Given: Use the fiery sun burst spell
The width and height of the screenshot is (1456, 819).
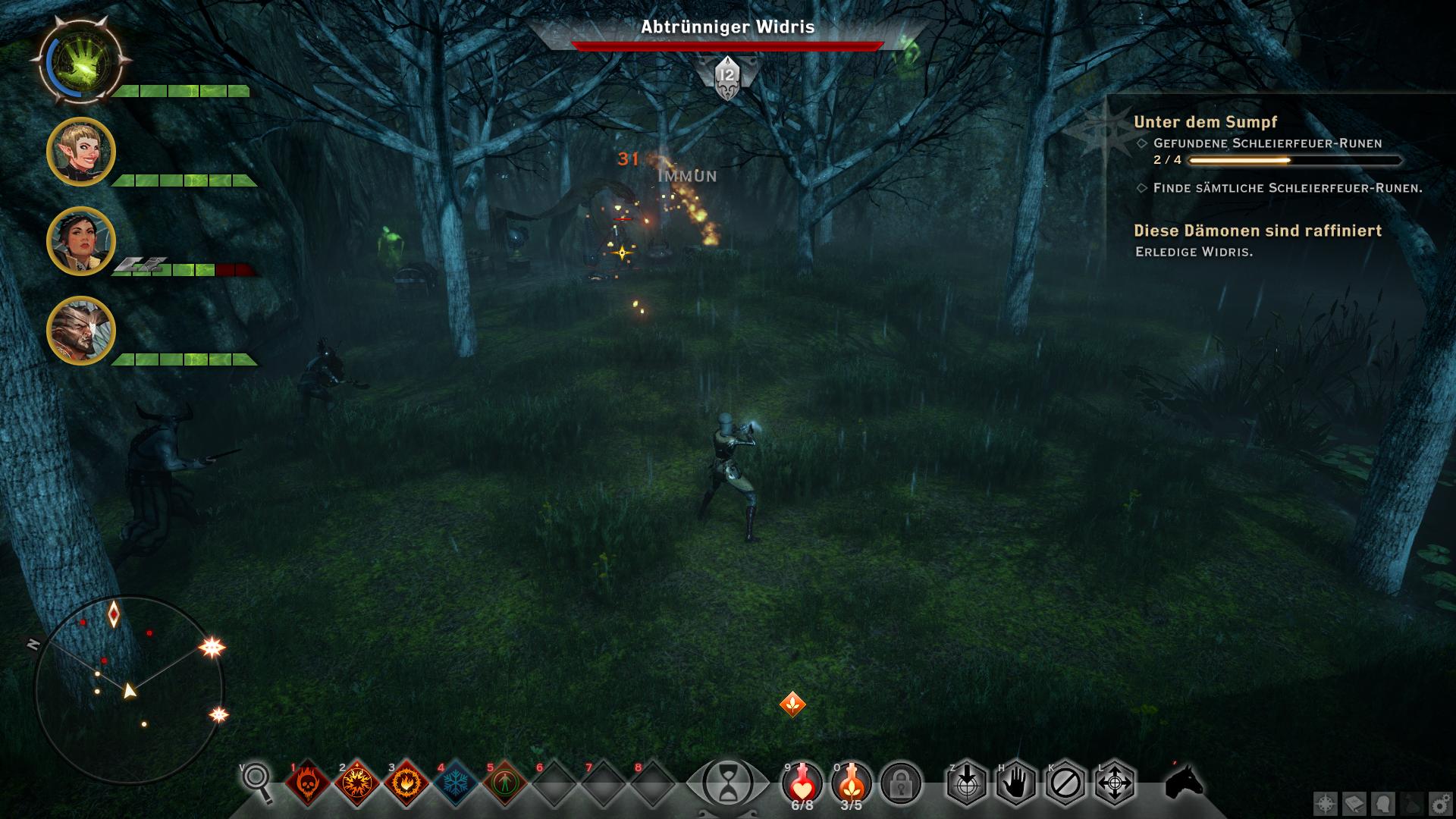Looking at the screenshot, I should [356, 783].
